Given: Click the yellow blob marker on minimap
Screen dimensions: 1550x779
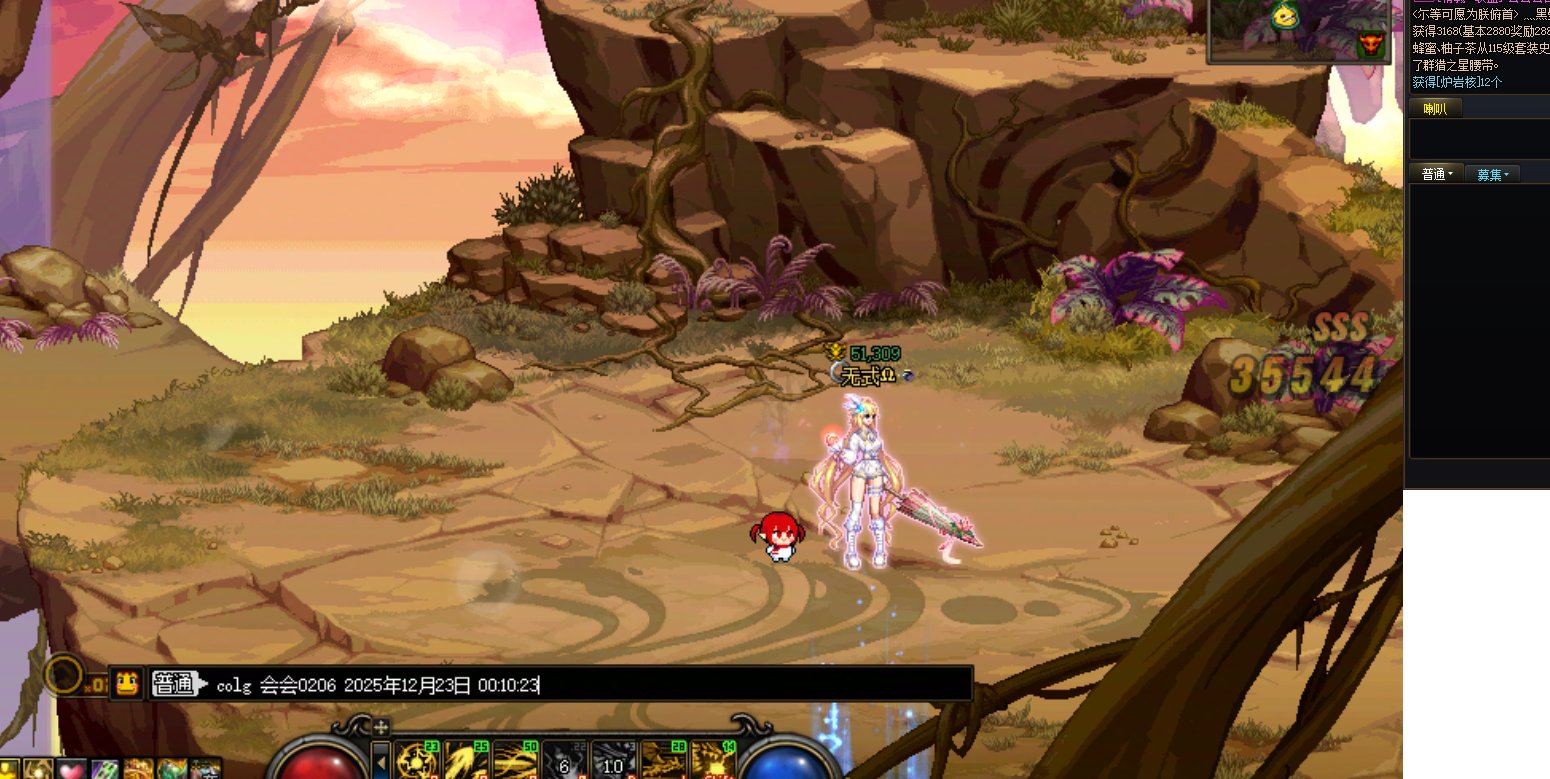Looking at the screenshot, I should click(x=1283, y=16).
